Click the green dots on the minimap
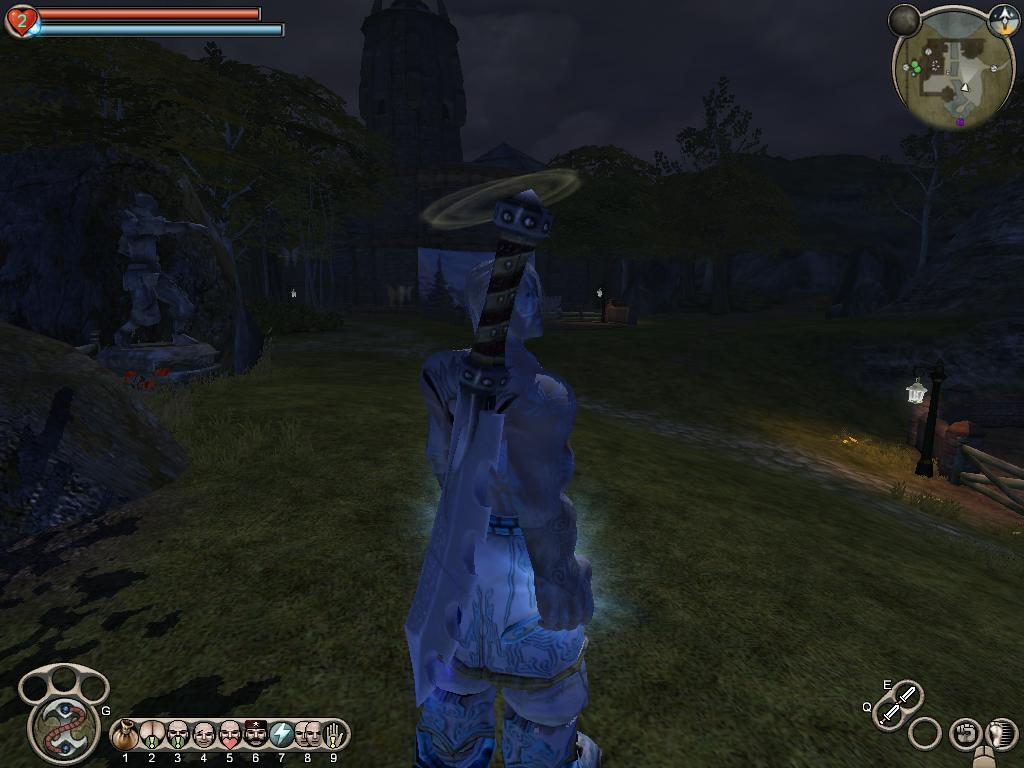The width and height of the screenshot is (1024, 768). (915, 67)
